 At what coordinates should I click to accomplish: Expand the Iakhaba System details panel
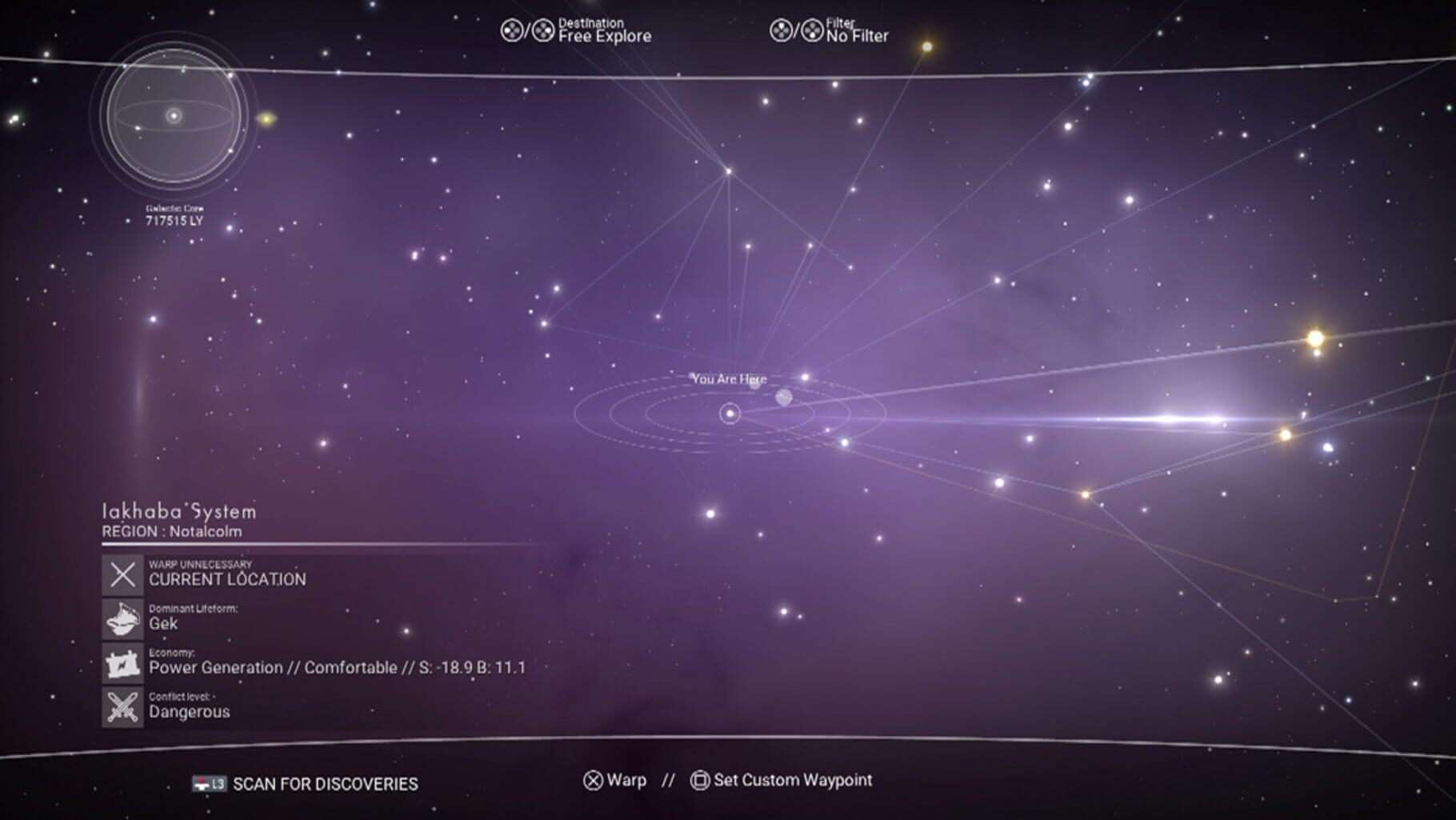178,513
